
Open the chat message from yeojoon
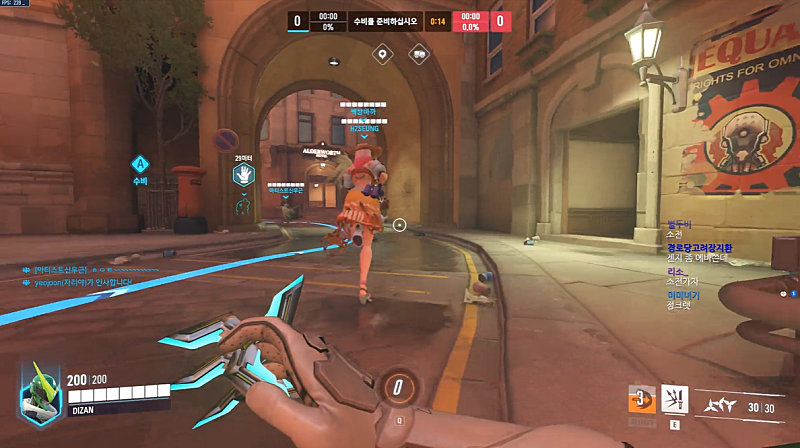[x=84, y=283]
